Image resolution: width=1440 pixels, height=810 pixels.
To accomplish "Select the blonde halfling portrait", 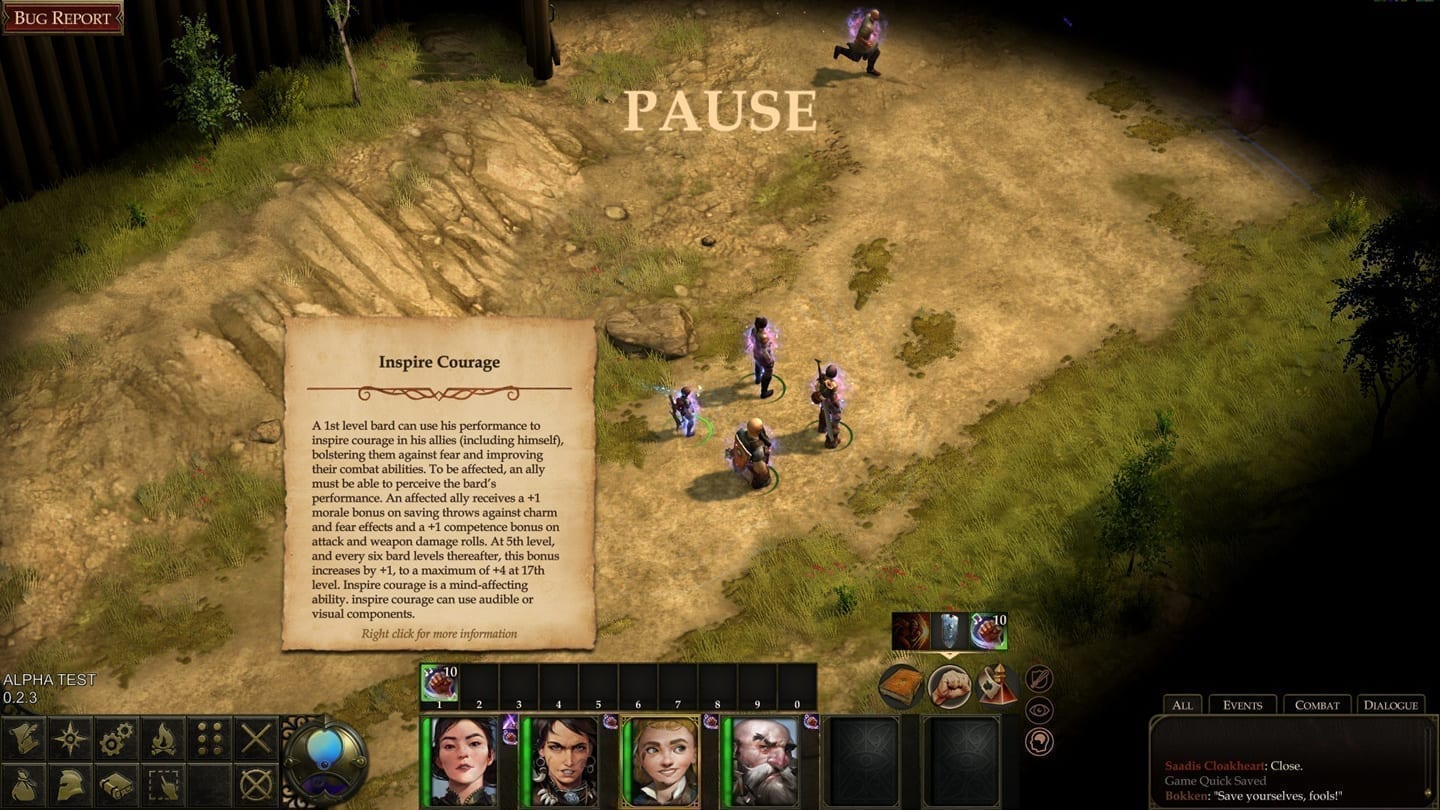I will coord(661,760).
